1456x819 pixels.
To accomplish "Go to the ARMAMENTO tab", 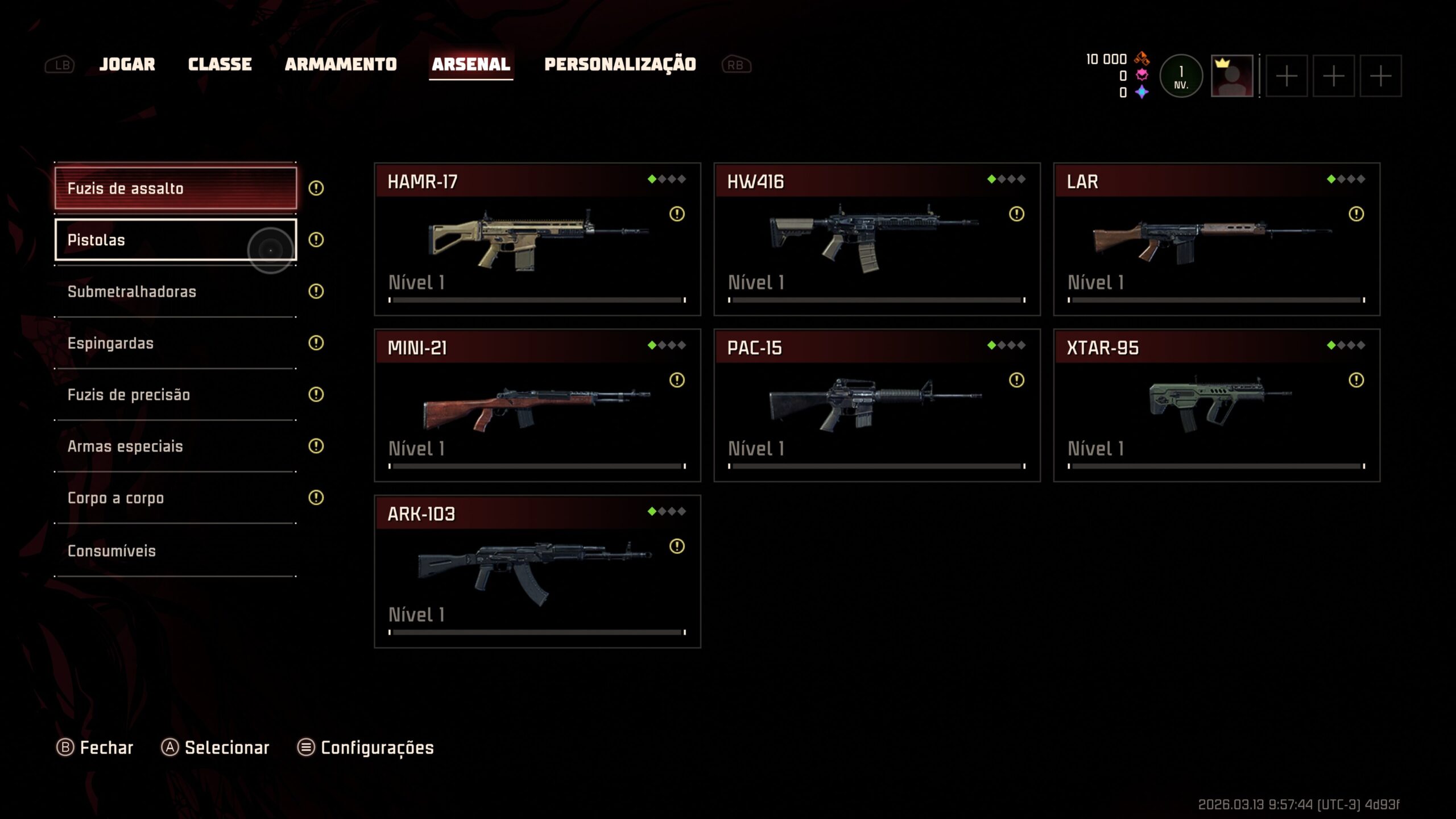I will click(341, 64).
